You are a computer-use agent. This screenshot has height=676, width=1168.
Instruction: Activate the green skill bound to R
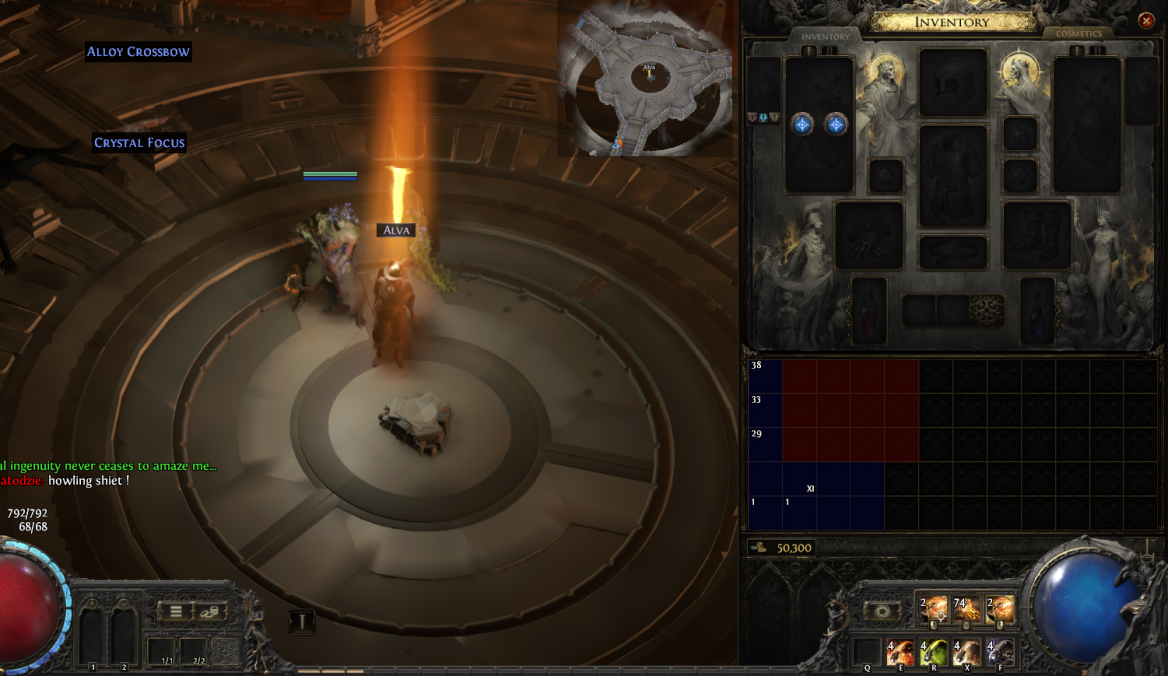[933, 653]
